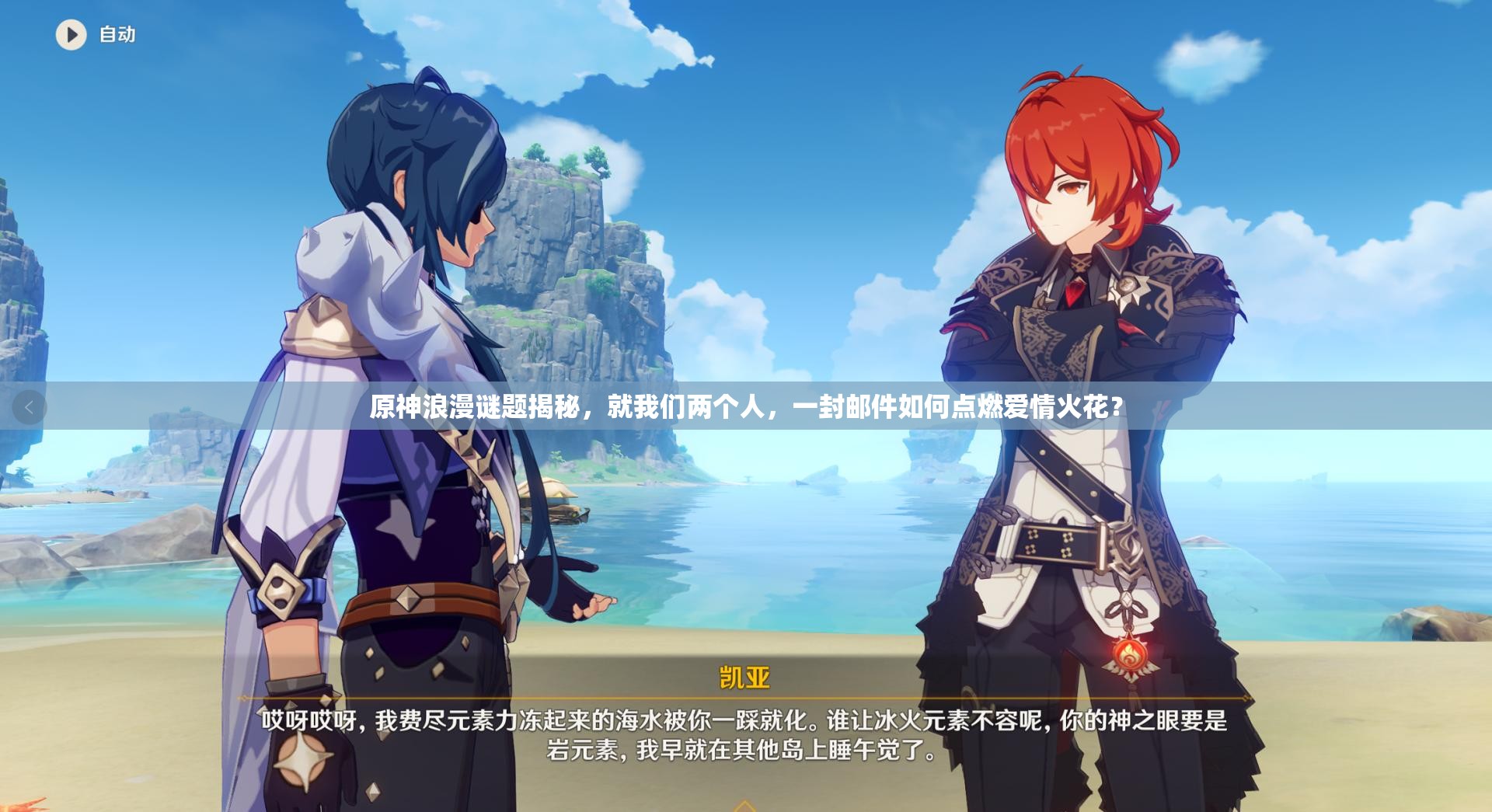Click the play triangle icon beside 自动

(x=72, y=36)
